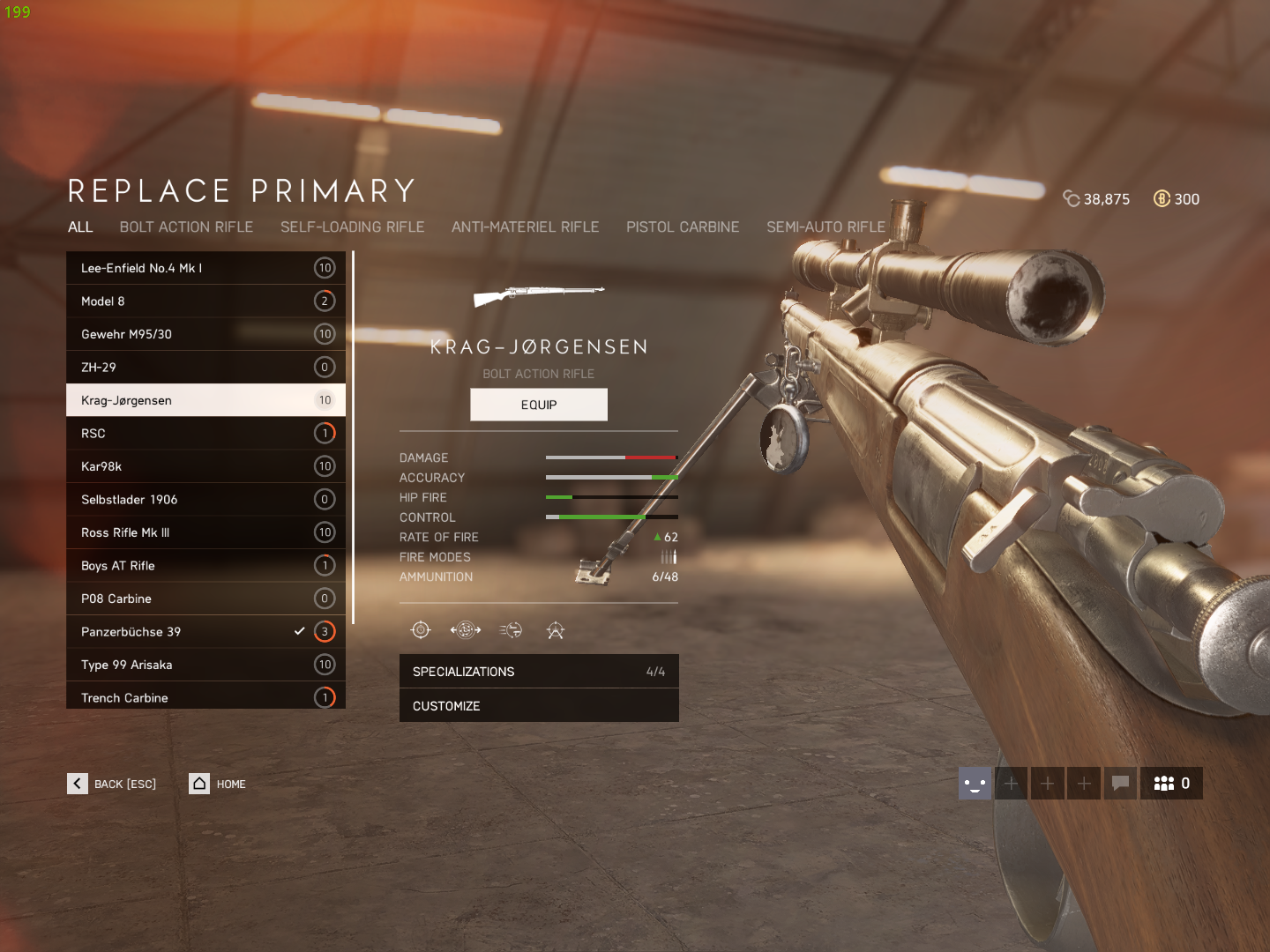Show the Self-Loading Rifle category
1270x952 pixels.
[352, 227]
